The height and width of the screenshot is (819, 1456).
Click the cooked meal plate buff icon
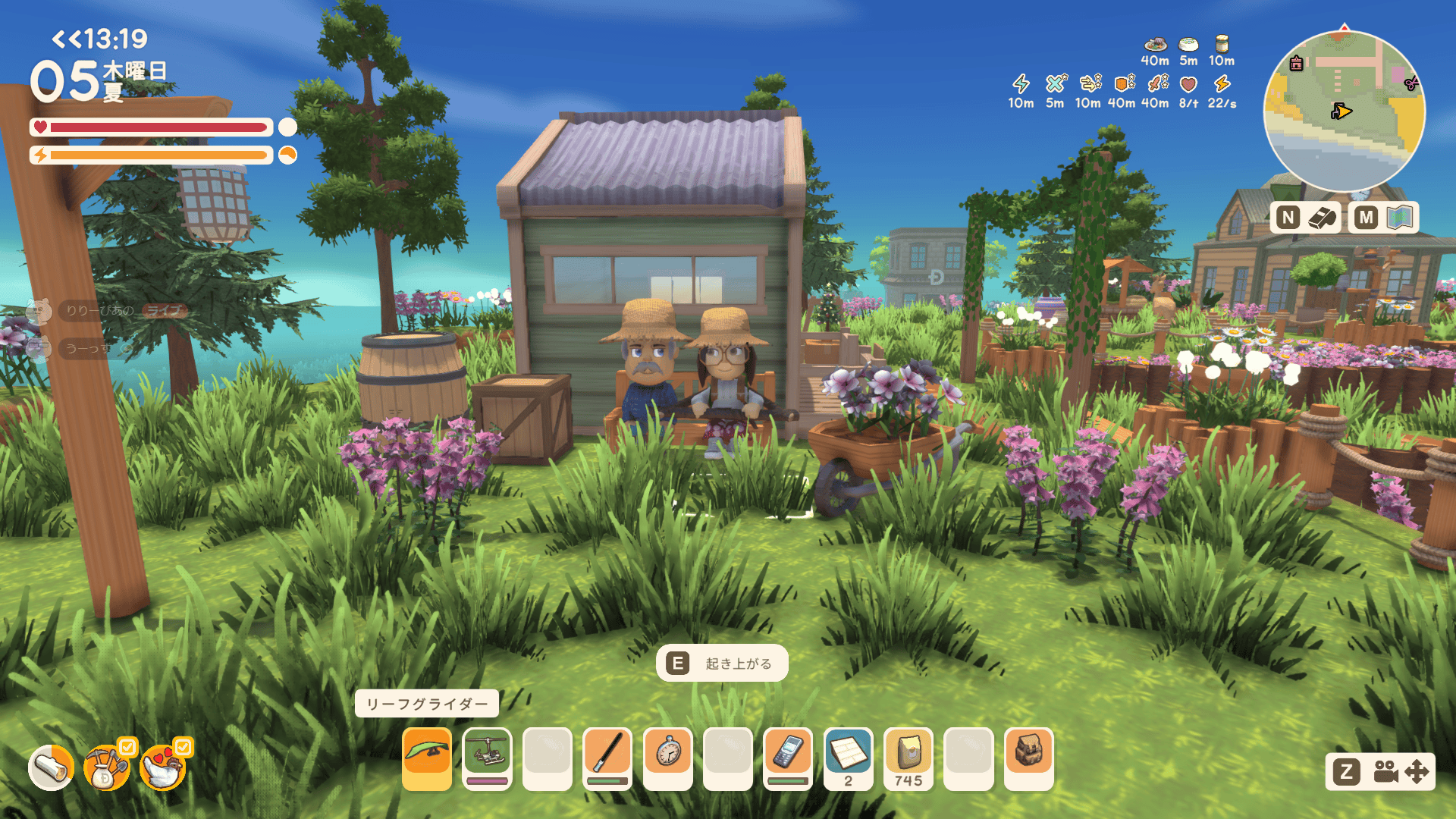pos(1155,44)
